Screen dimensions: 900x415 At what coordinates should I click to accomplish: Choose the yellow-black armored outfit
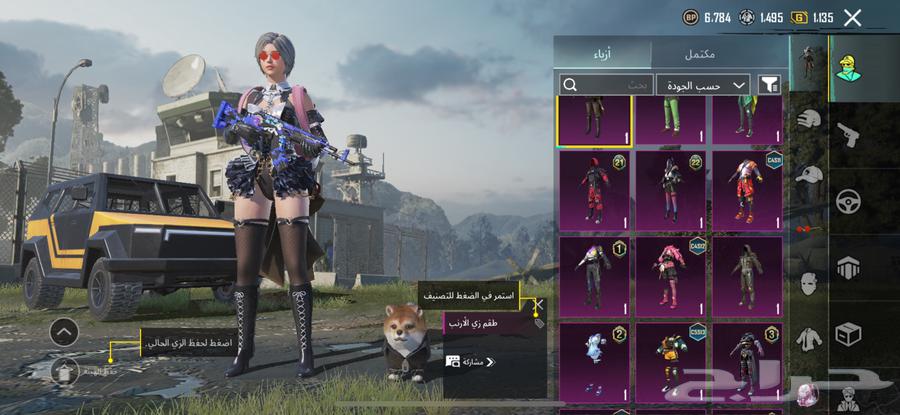[670, 360]
